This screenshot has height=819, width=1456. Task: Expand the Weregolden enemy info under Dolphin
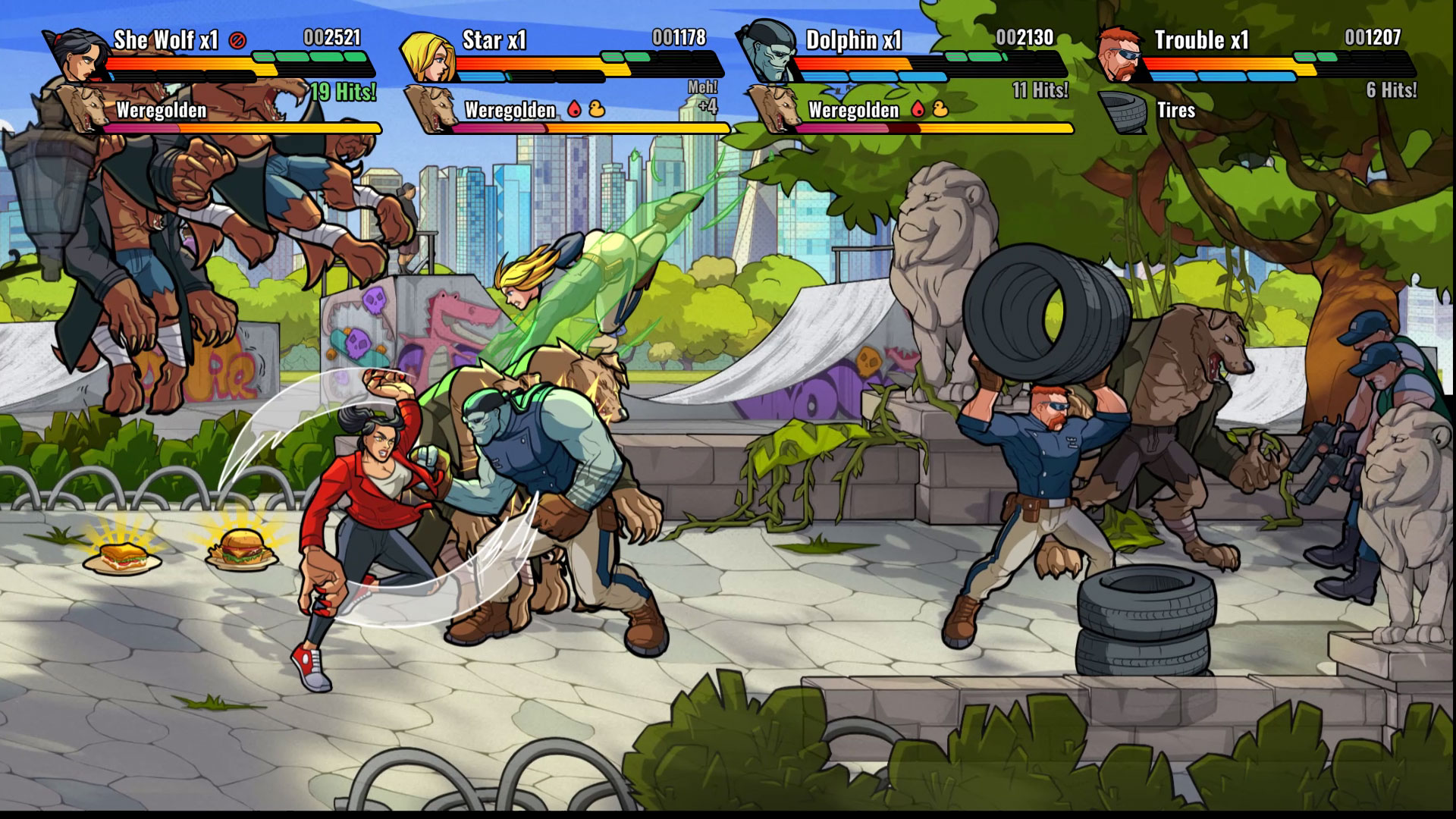pyautogui.click(x=853, y=110)
